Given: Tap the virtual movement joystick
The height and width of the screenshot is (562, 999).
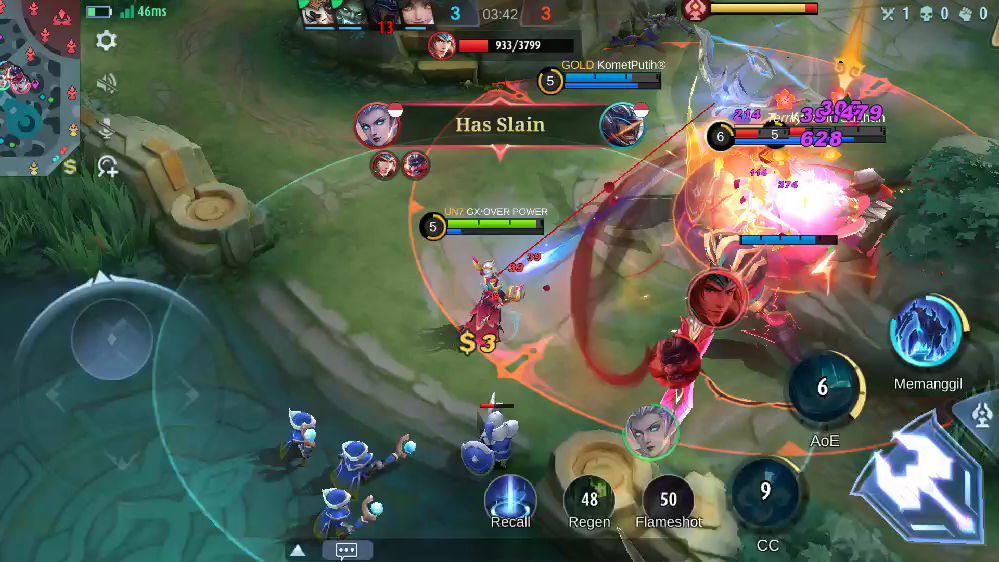Looking at the screenshot, I should tap(111, 338).
